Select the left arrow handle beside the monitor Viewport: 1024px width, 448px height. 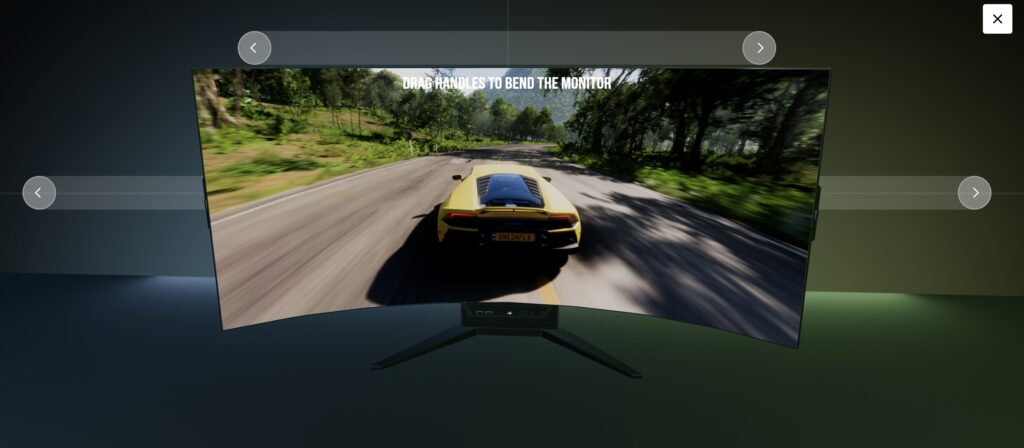coord(39,193)
